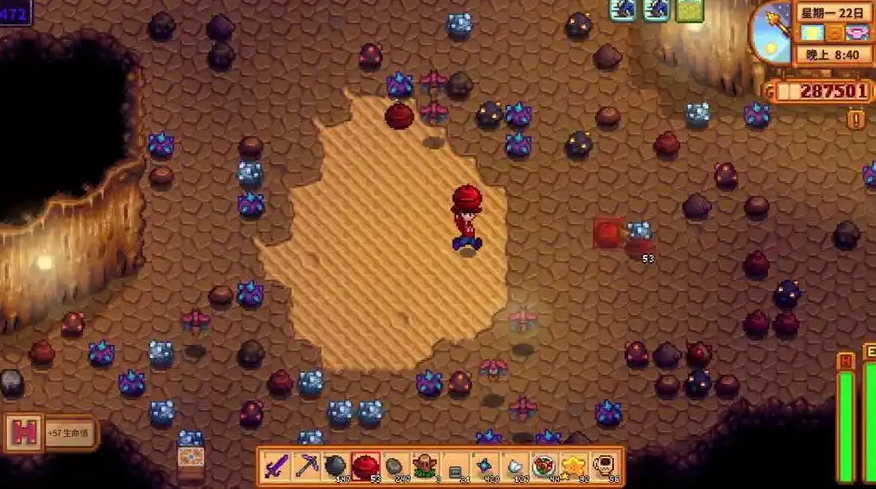The image size is (876, 489).
Task: Click the first blue buff status icon
Action: point(624,10)
